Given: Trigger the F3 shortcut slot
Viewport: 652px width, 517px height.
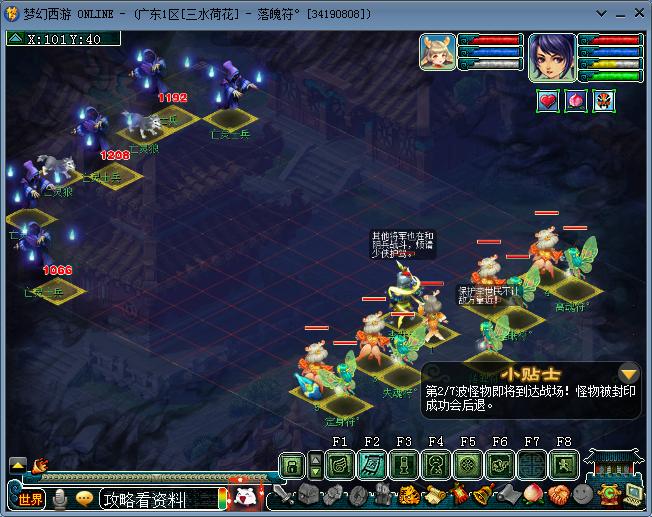Looking at the screenshot, I should click(403, 465).
